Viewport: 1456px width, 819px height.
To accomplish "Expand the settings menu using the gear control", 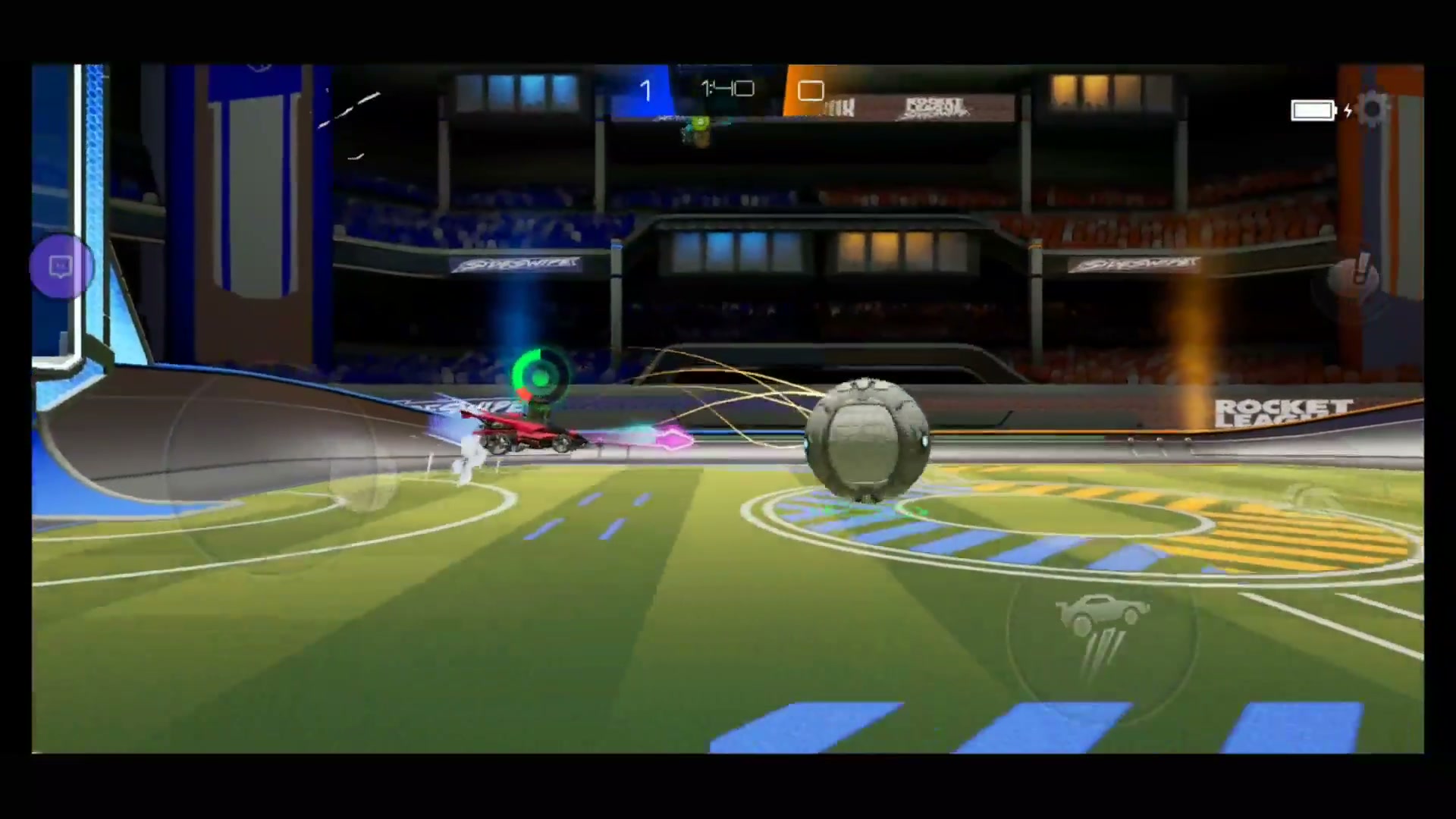I will coord(1373,110).
